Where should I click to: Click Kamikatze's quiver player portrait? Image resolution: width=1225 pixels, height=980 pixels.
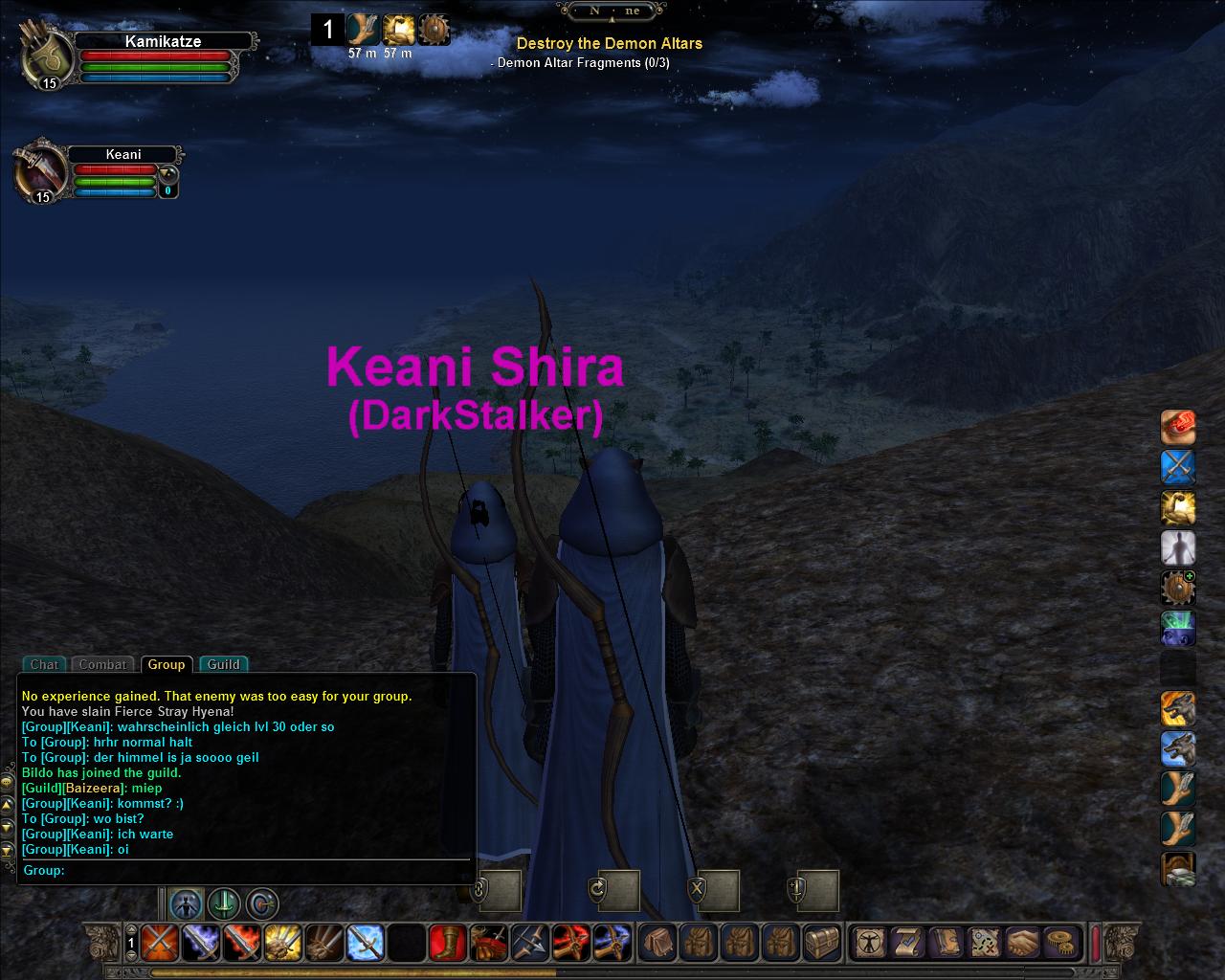point(46,57)
